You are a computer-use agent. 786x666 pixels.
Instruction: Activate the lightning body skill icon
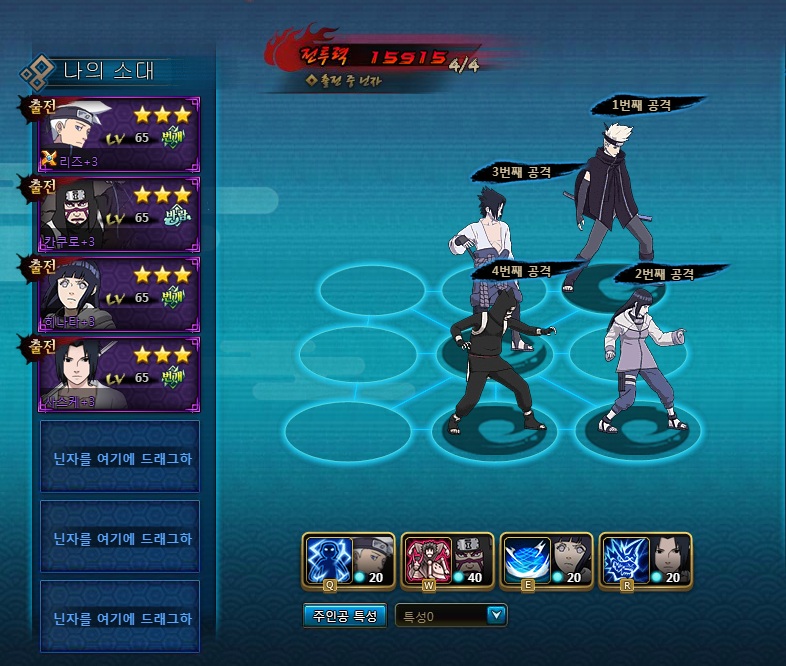click(x=328, y=559)
